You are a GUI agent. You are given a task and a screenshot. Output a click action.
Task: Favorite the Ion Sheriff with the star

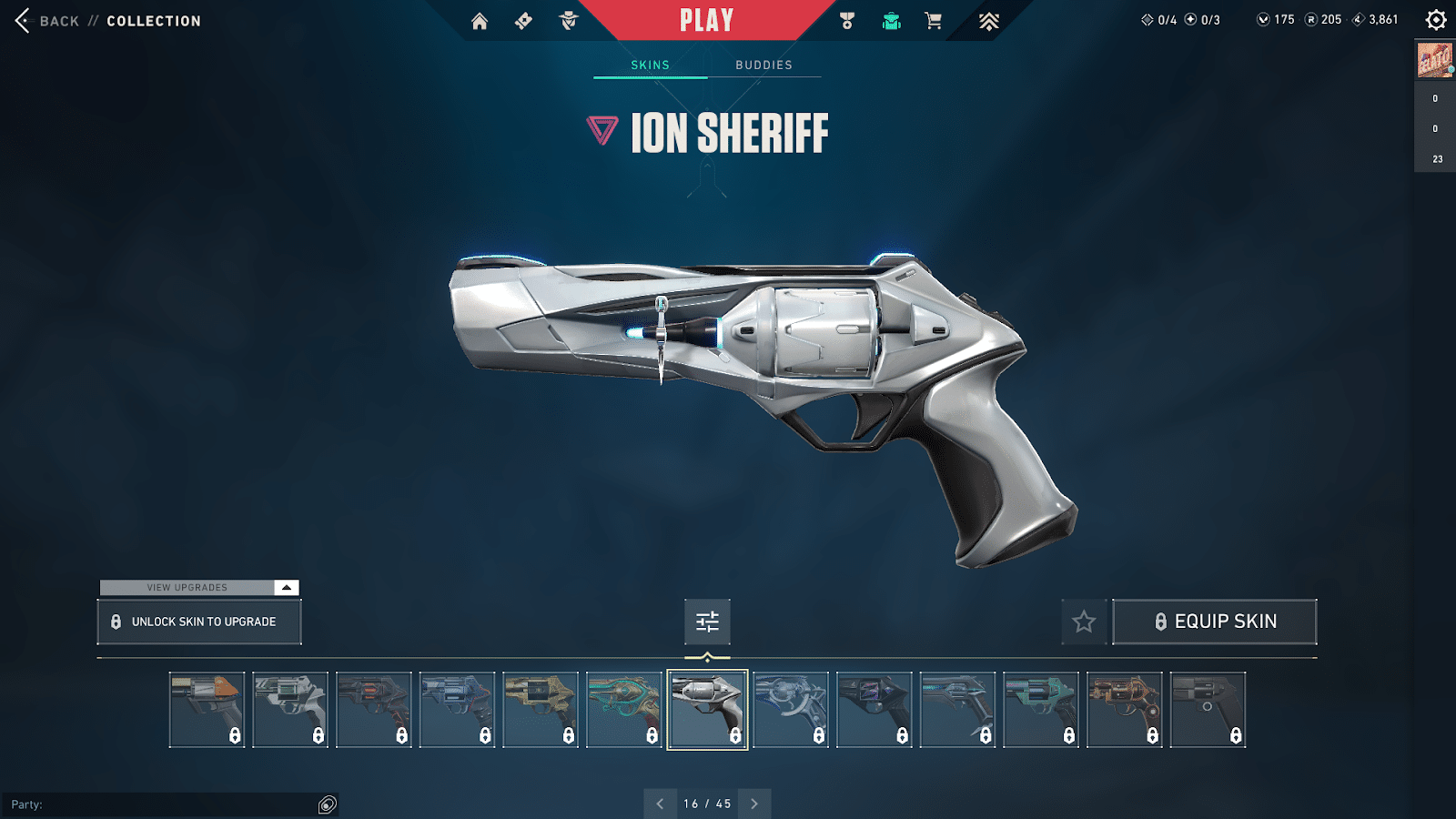tap(1084, 622)
